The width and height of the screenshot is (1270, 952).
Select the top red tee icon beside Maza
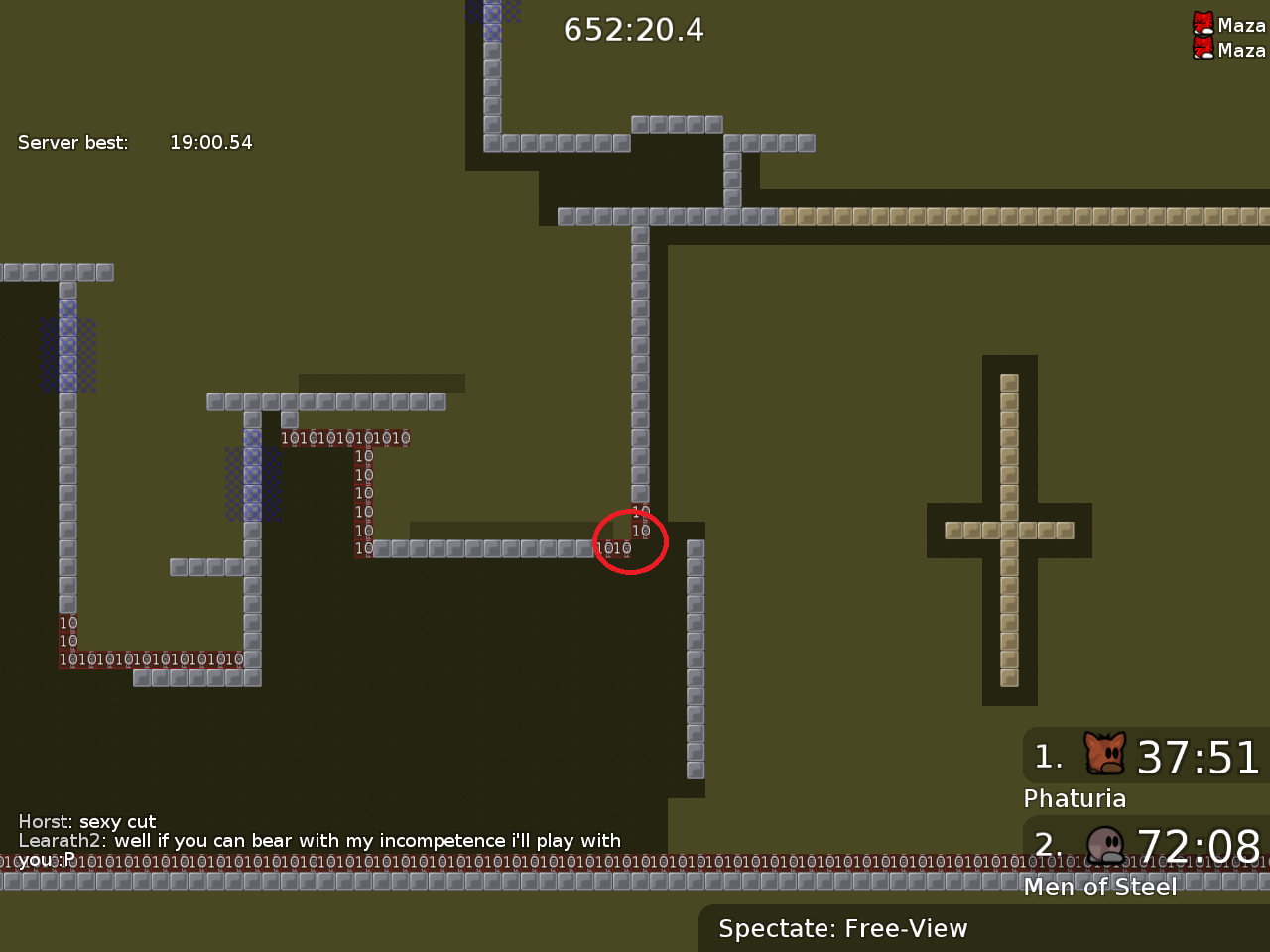pyautogui.click(x=1204, y=22)
